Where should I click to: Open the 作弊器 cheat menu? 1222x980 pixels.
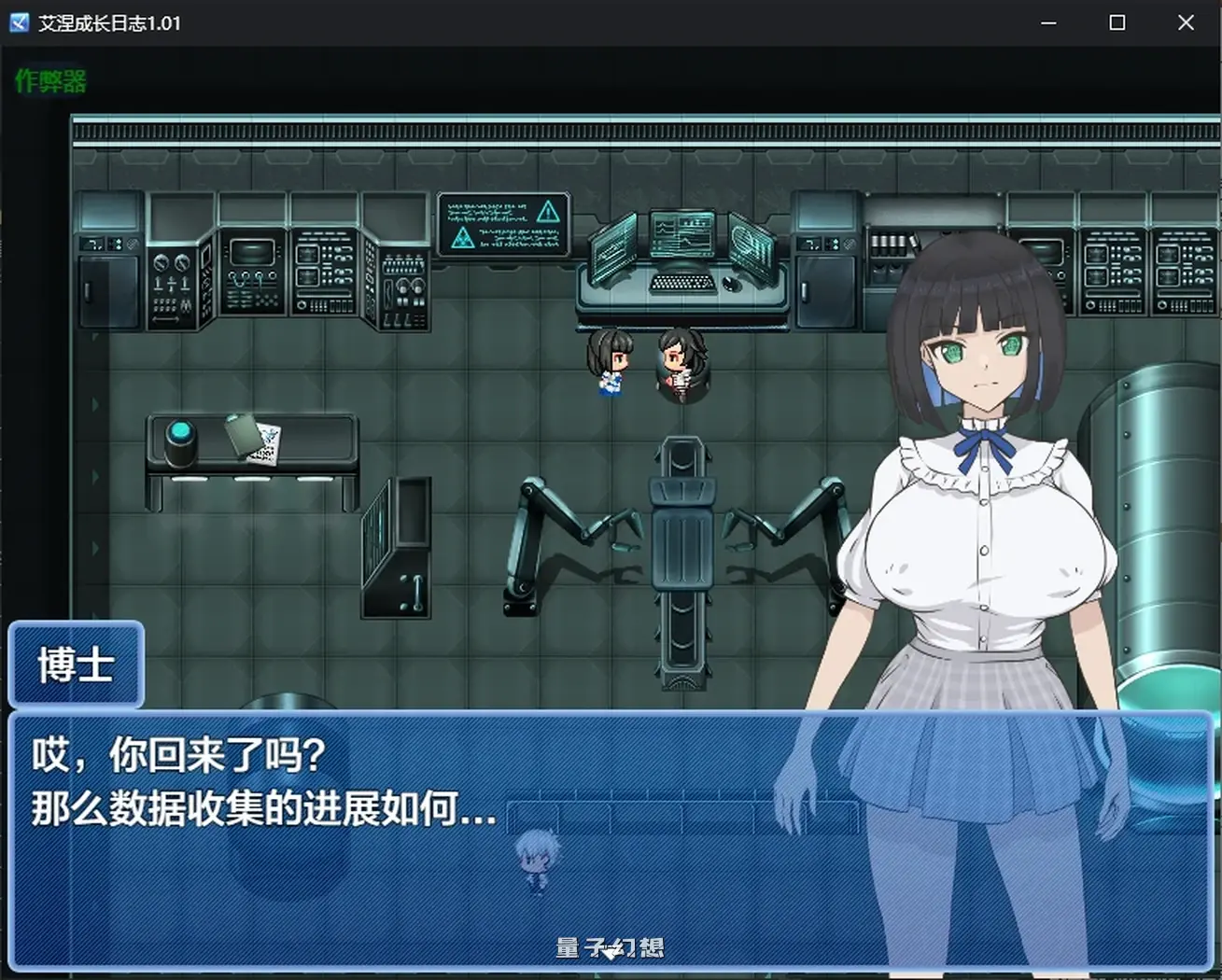pyautogui.click(x=49, y=80)
